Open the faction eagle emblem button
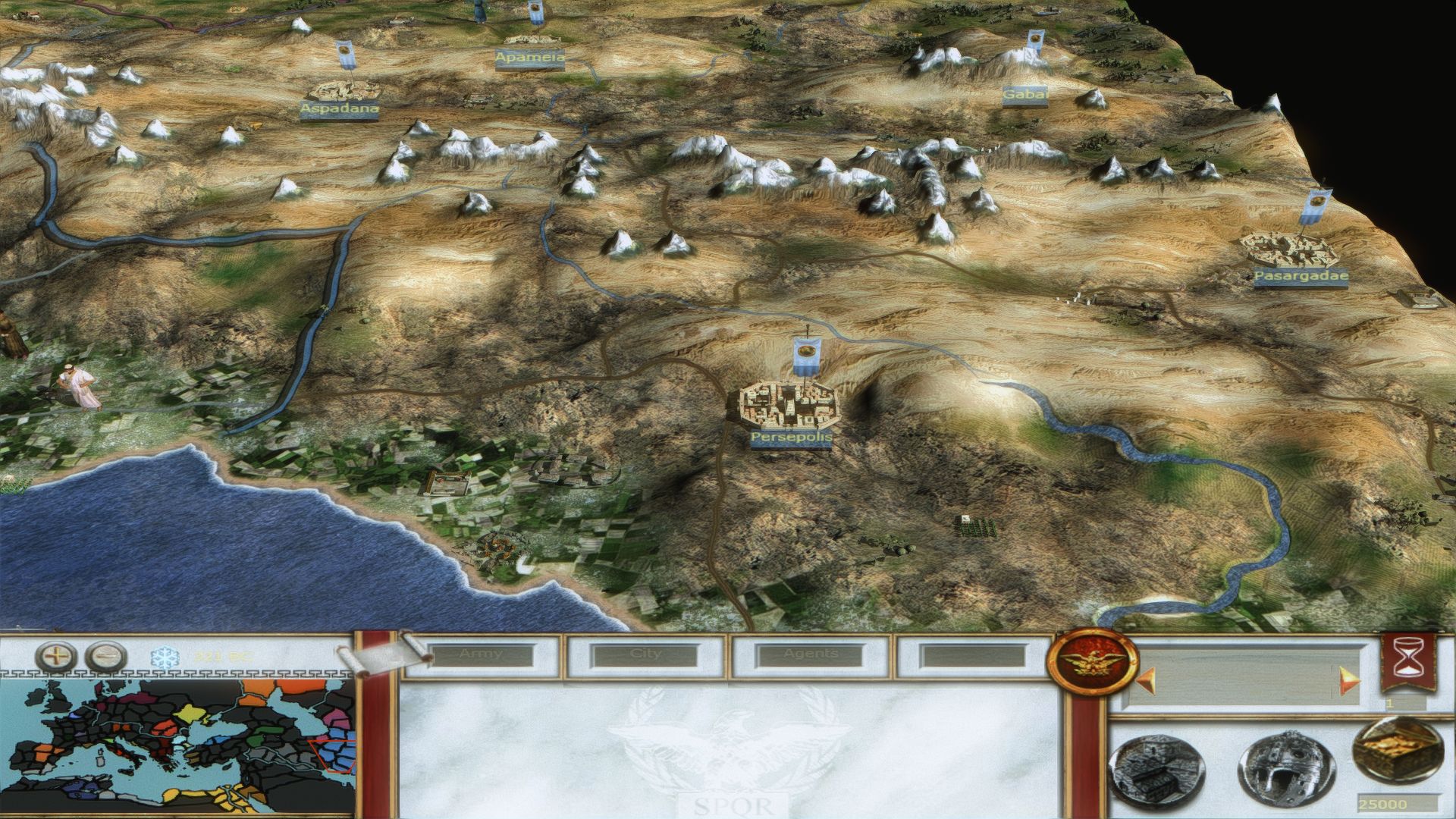Image resolution: width=1456 pixels, height=819 pixels. click(x=1091, y=666)
